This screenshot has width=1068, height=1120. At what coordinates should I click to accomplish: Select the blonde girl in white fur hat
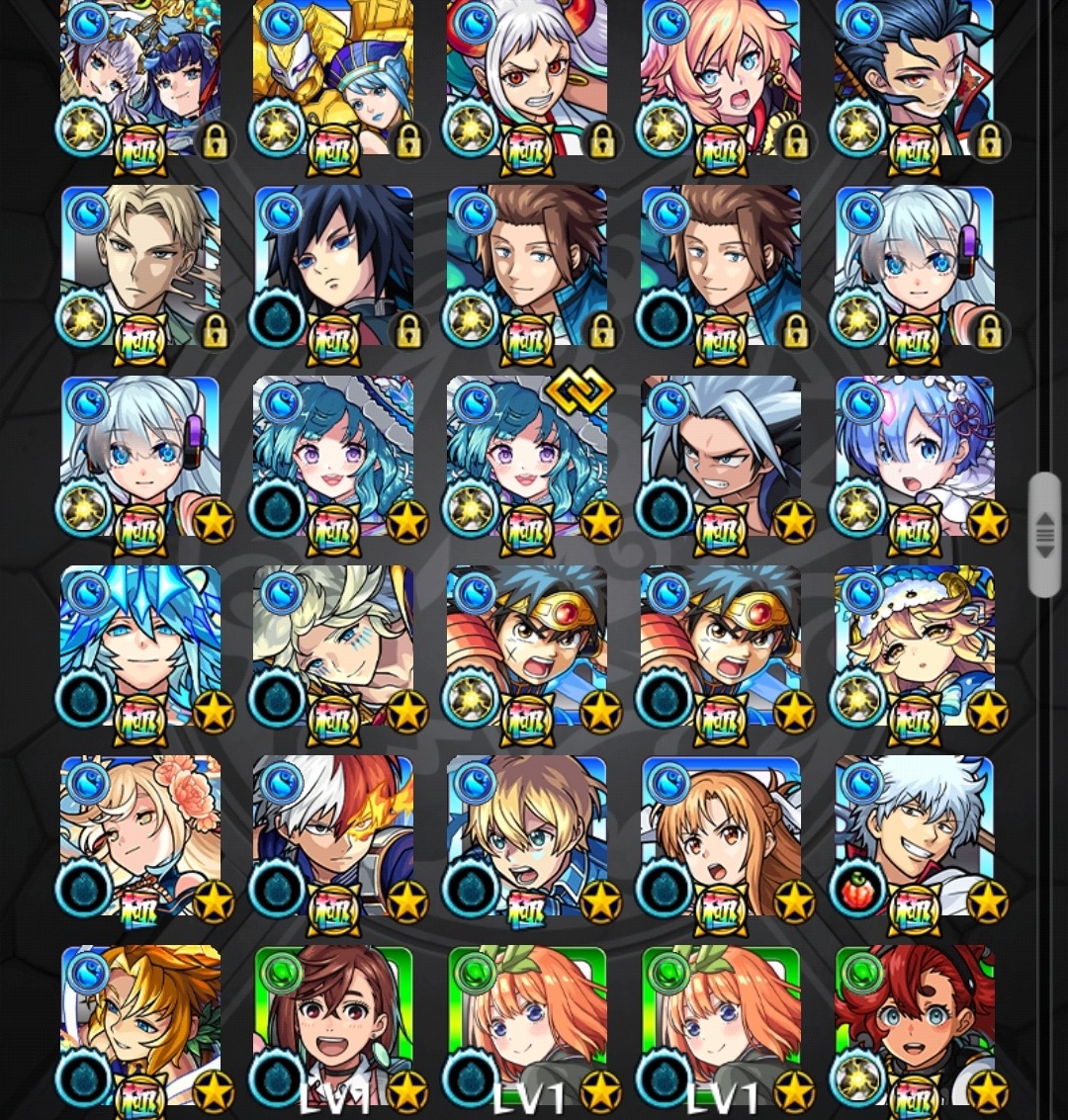point(914,646)
